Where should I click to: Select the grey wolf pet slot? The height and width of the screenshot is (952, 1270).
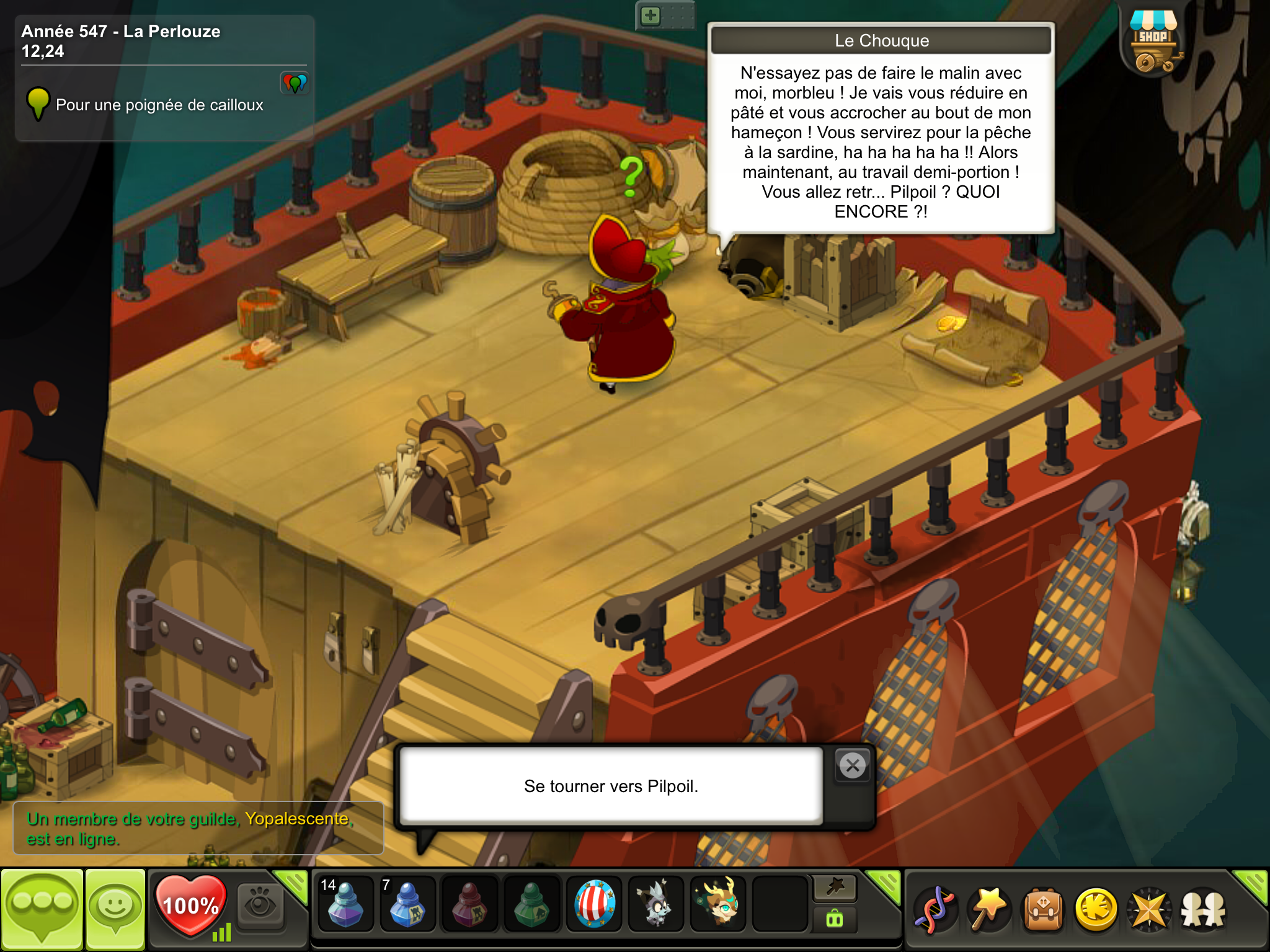(x=655, y=905)
